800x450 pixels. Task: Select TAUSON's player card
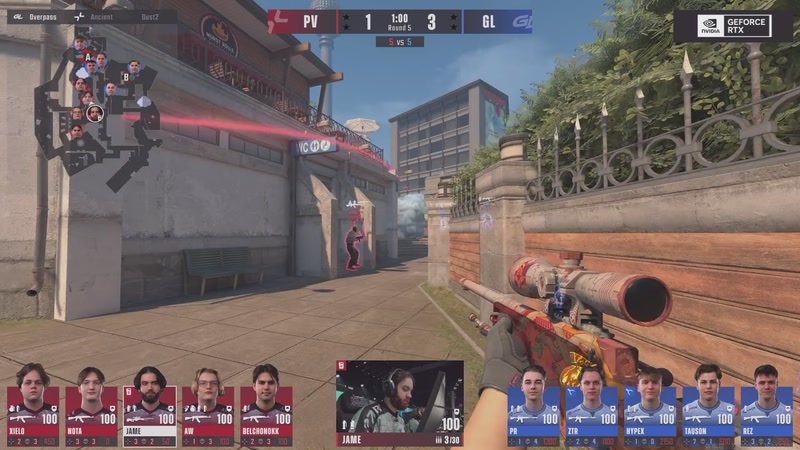tap(708, 403)
